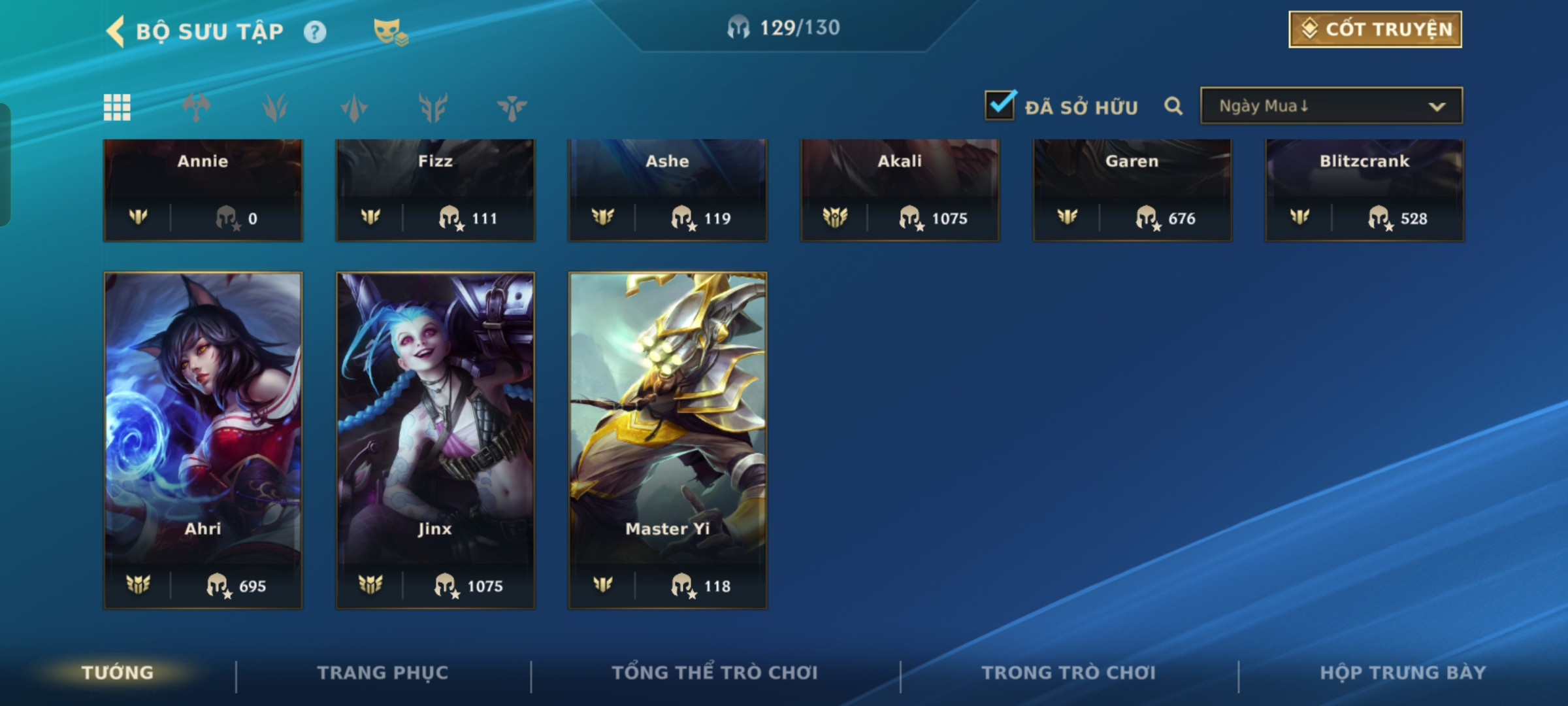Toggle the Đã Sở Hữu checkbox
Viewport: 1568px width, 706px height.
(1000, 105)
